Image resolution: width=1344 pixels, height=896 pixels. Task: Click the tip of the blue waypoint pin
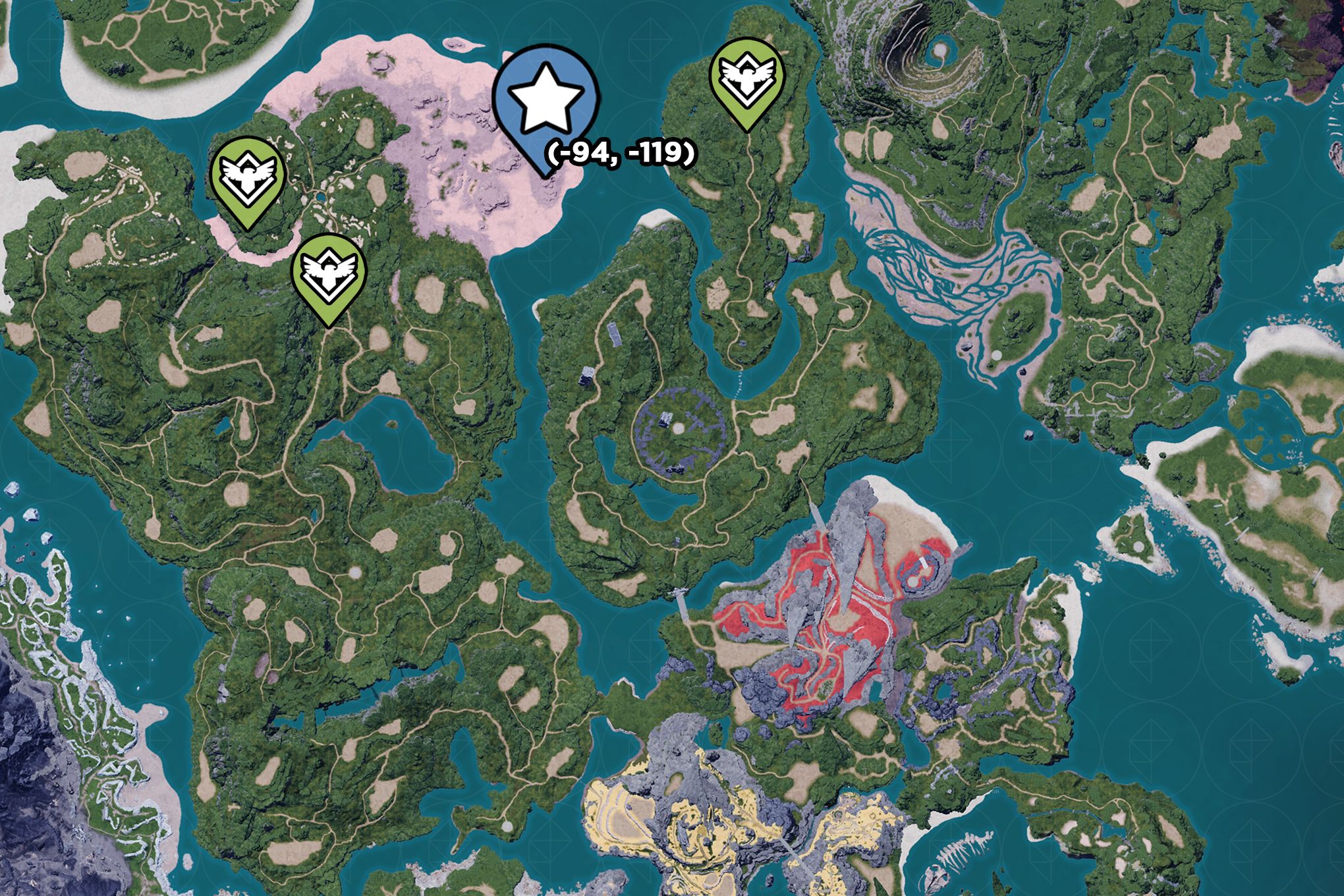[x=544, y=175]
